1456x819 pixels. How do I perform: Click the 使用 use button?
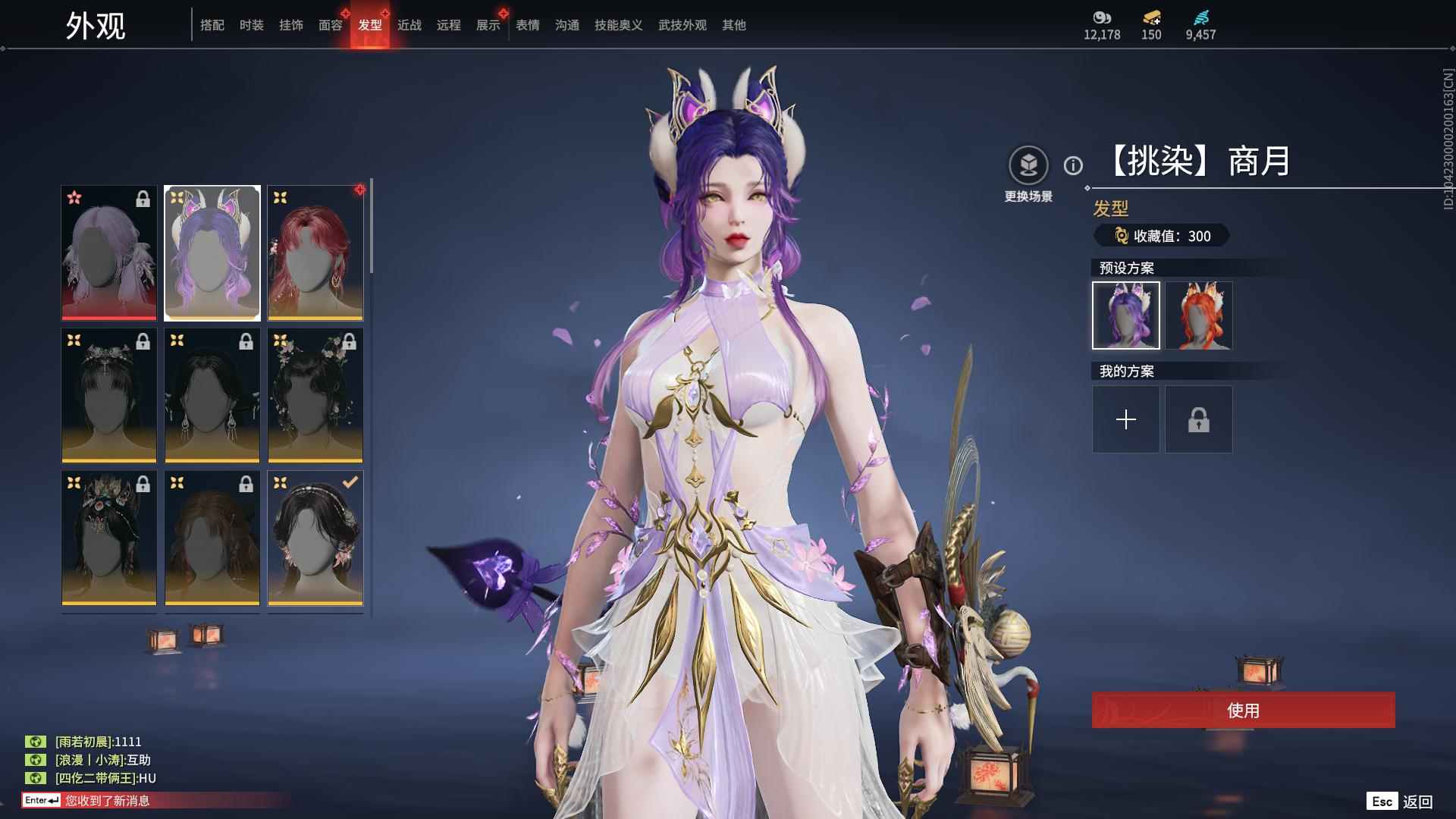click(1243, 710)
